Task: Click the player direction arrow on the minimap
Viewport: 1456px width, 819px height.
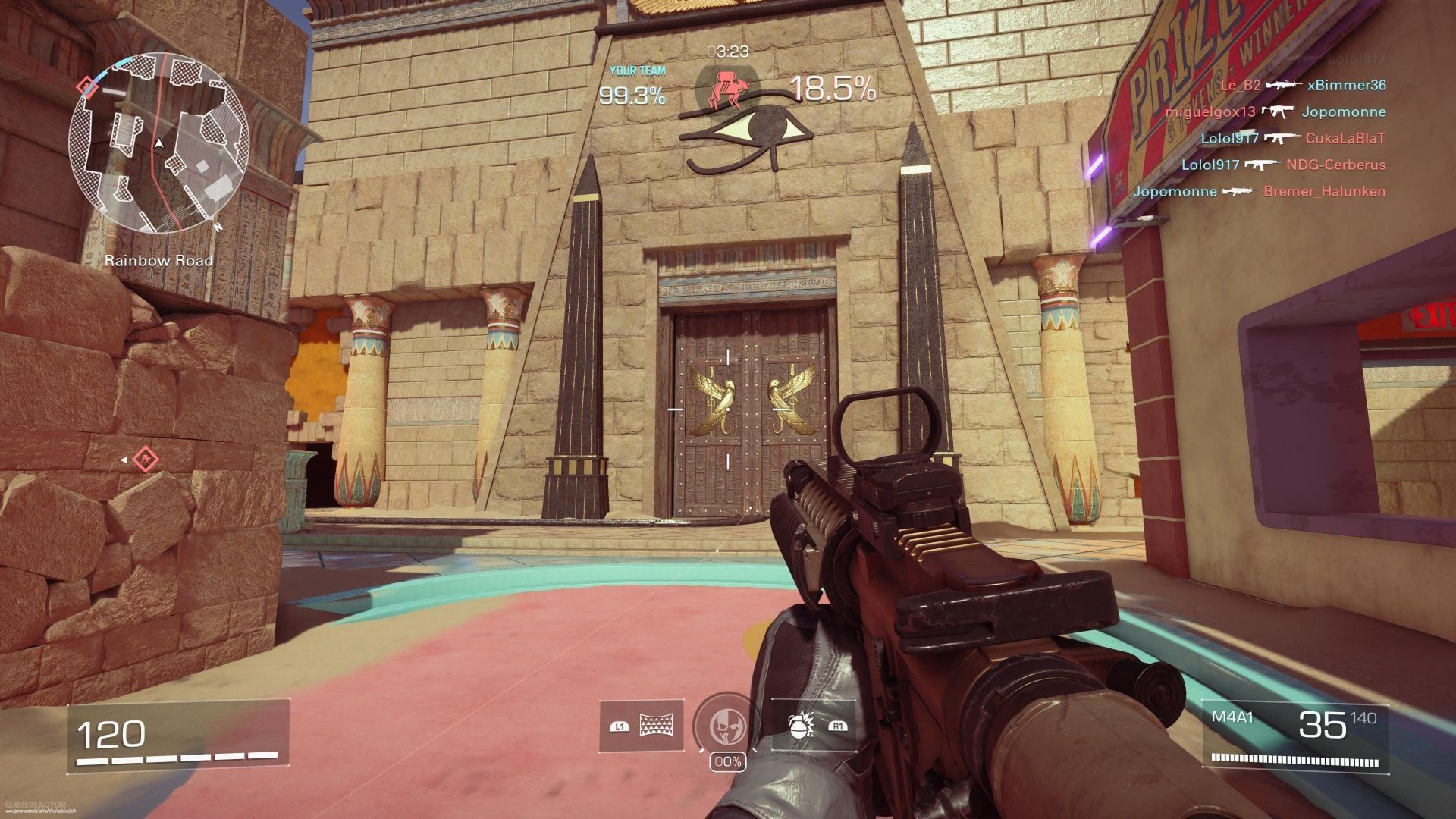Action: (x=159, y=141)
